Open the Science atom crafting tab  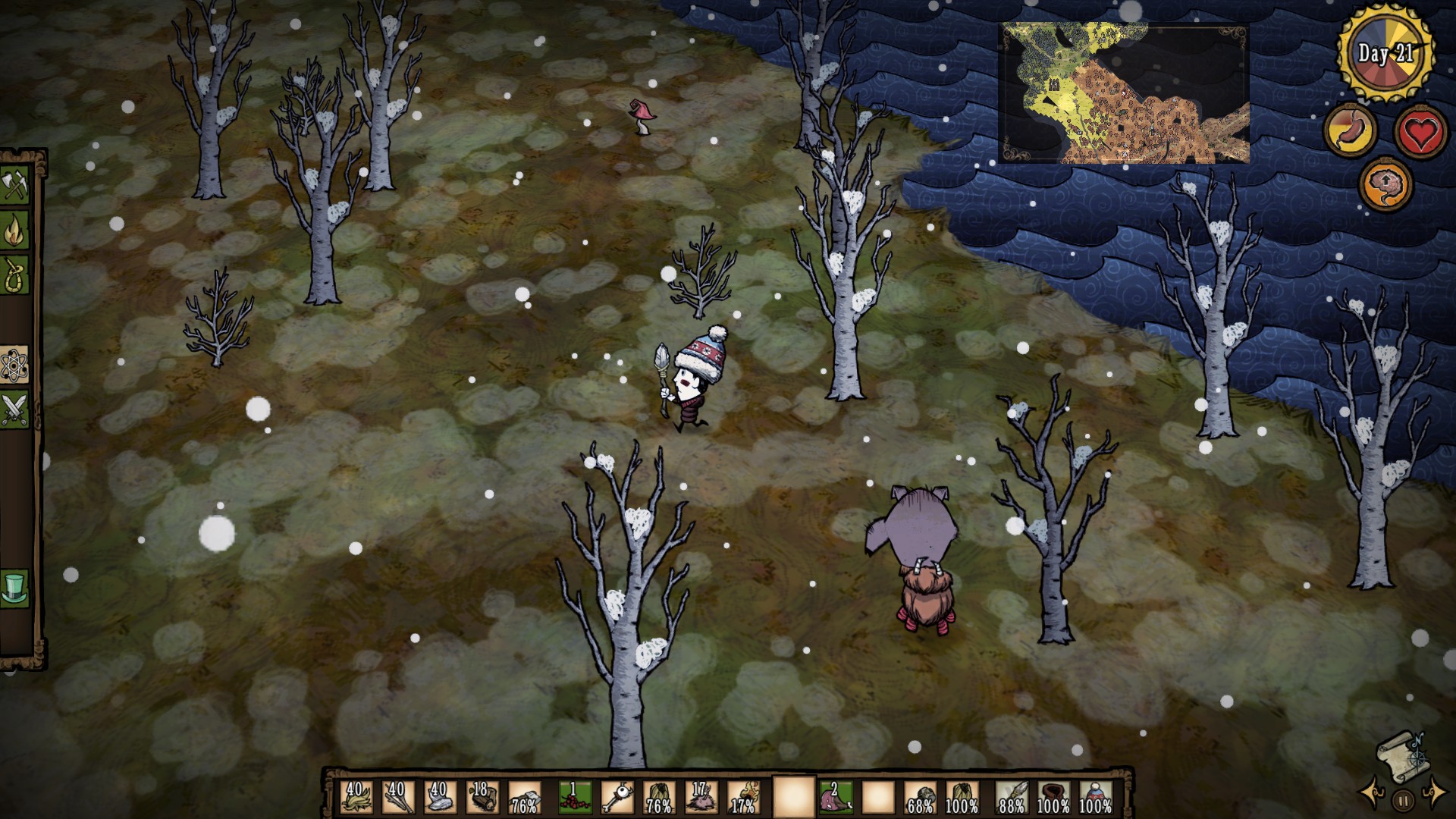pyautogui.click(x=15, y=366)
